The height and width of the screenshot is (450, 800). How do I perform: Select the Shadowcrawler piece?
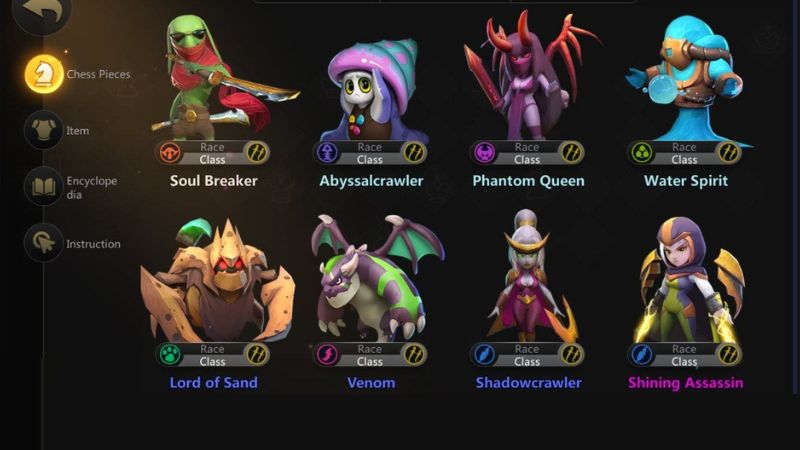527,285
